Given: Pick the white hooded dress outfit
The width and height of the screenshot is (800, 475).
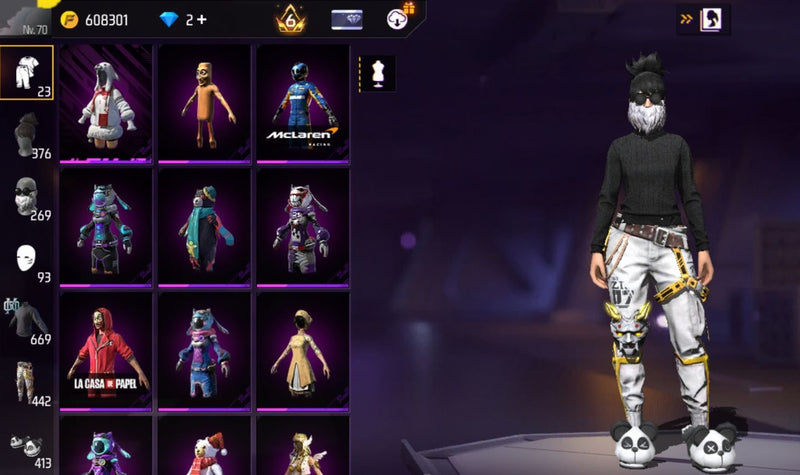Looking at the screenshot, I should [105, 102].
